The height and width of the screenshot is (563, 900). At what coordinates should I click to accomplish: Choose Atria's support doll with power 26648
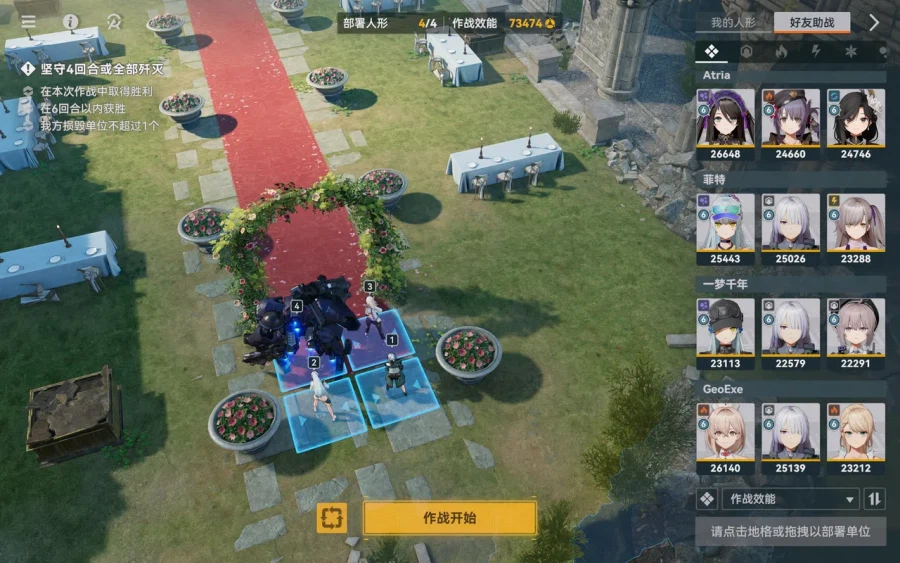click(x=725, y=124)
